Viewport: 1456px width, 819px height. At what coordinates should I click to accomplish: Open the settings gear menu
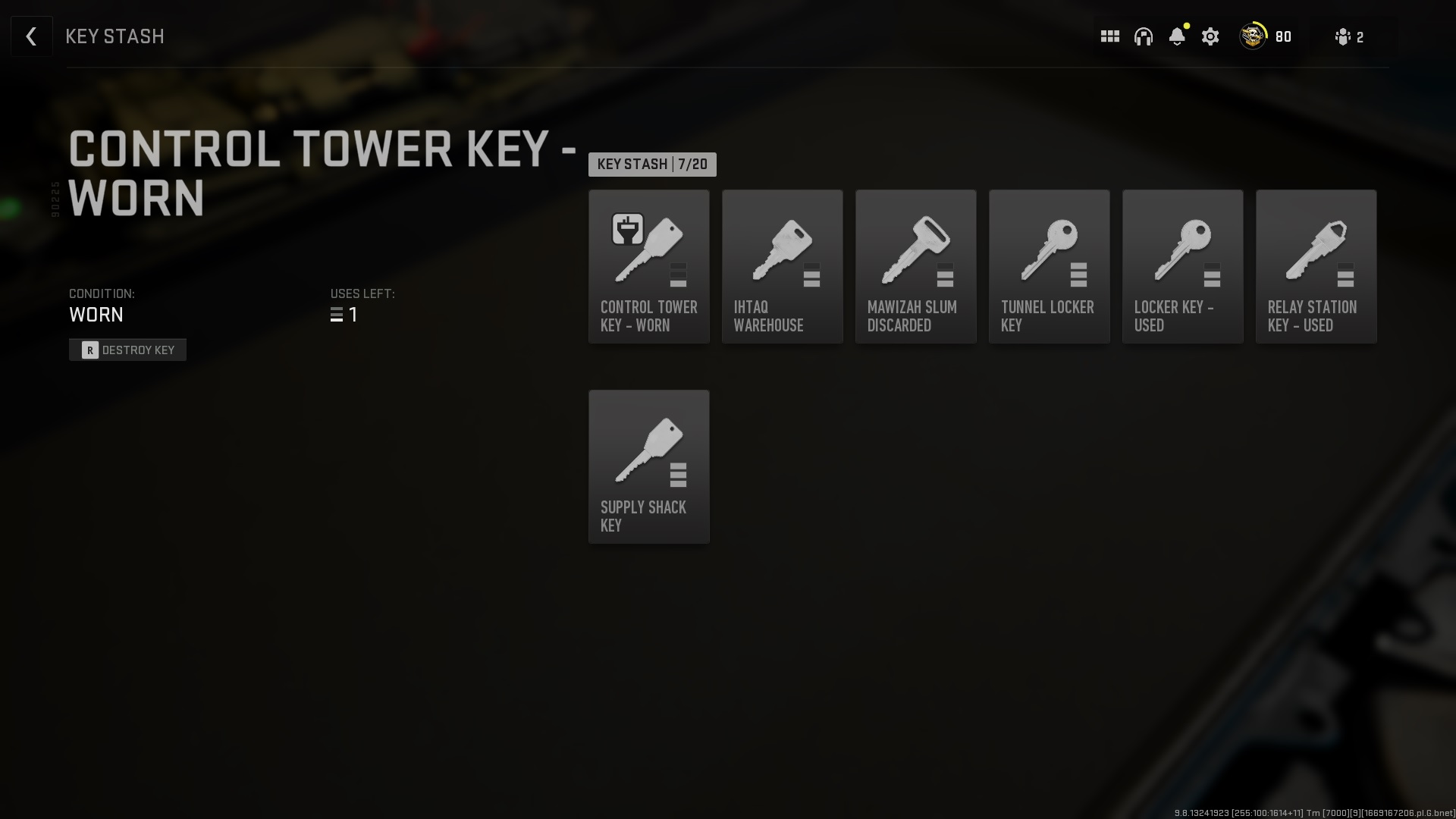(1210, 36)
